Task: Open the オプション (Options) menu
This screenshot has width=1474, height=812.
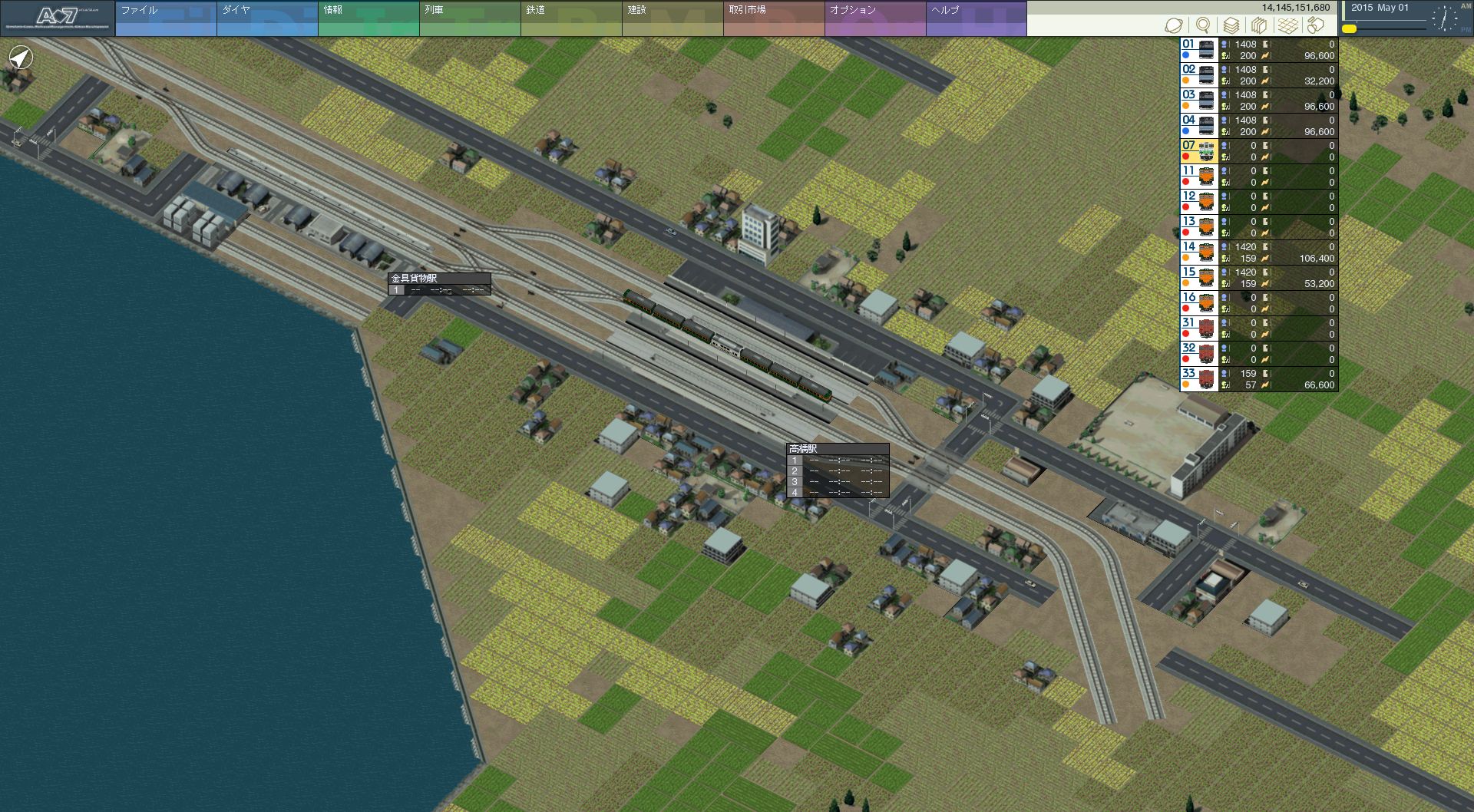Action: point(874,18)
